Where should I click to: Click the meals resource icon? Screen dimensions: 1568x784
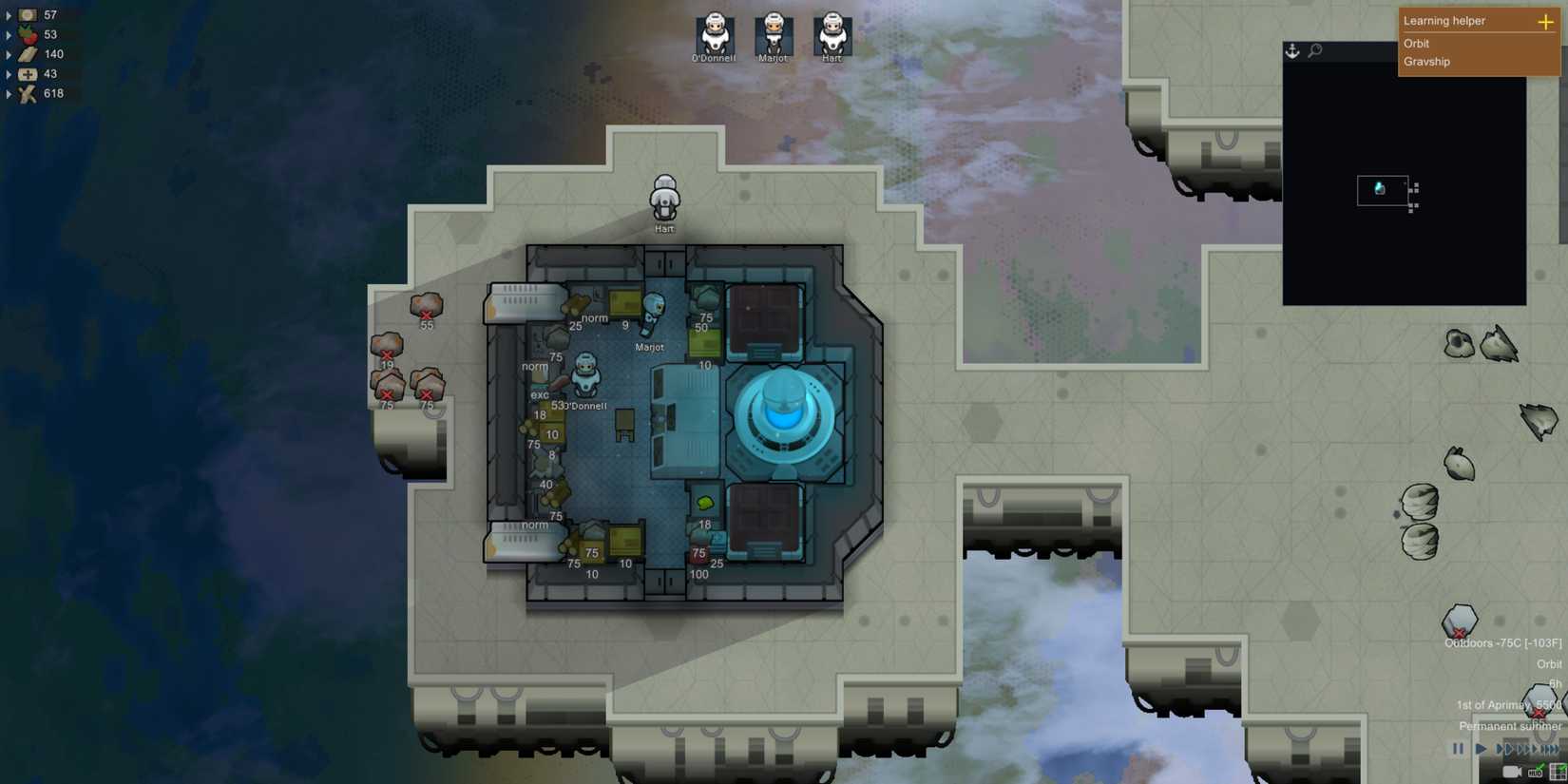pyautogui.click(x=27, y=14)
